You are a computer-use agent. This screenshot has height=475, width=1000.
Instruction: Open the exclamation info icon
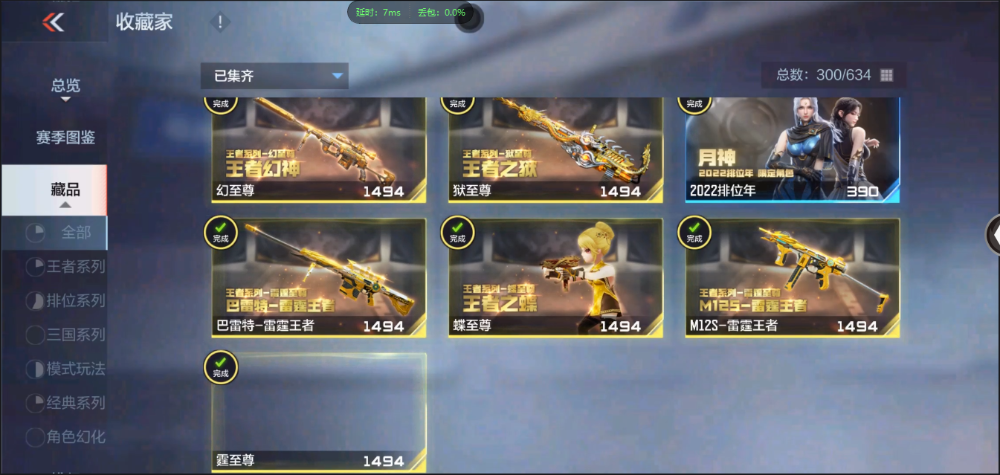point(221,22)
